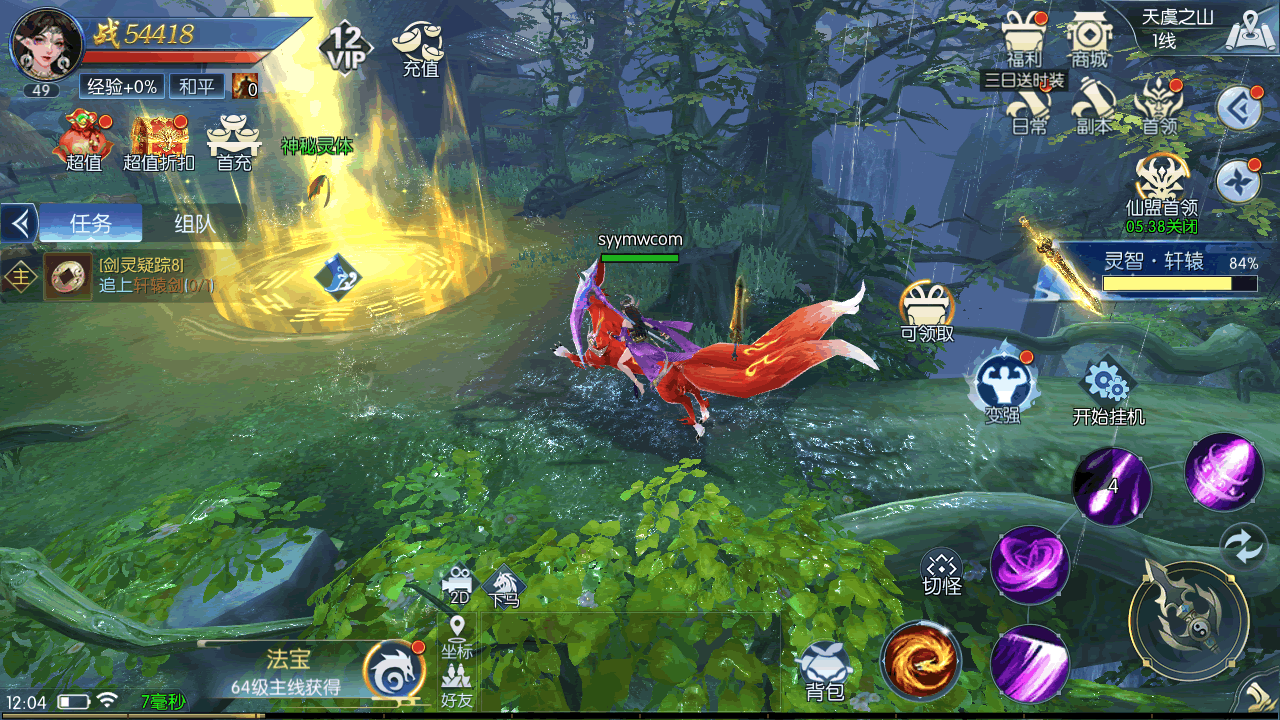Image resolution: width=1280 pixels, height=720 pixels.
Task: Open the 福利 welfare gift menu
Action: (1024, 38)
